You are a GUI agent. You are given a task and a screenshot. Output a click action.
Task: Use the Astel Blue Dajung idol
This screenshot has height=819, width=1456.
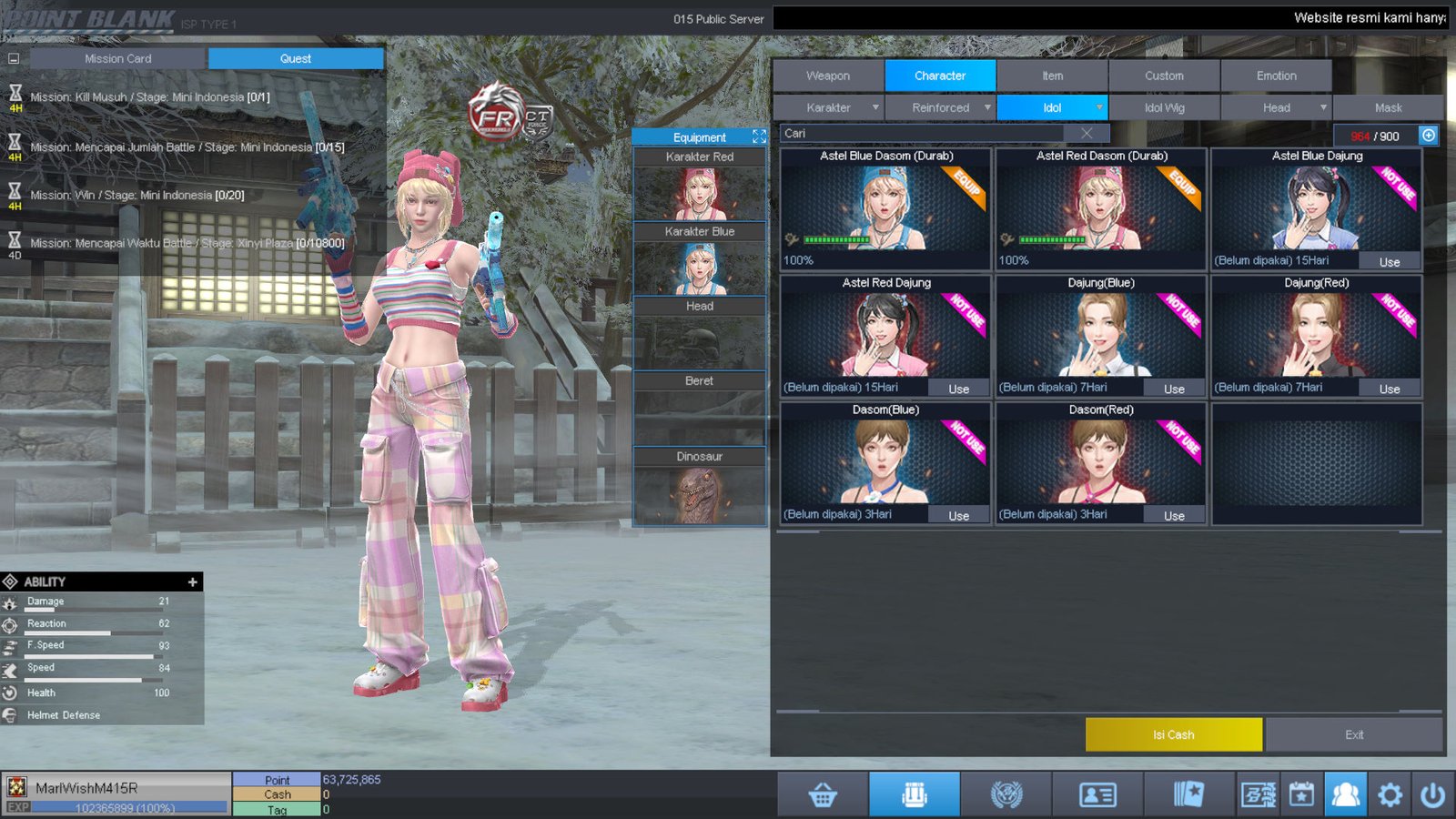pyautogui.click(x=1389, y=262)
